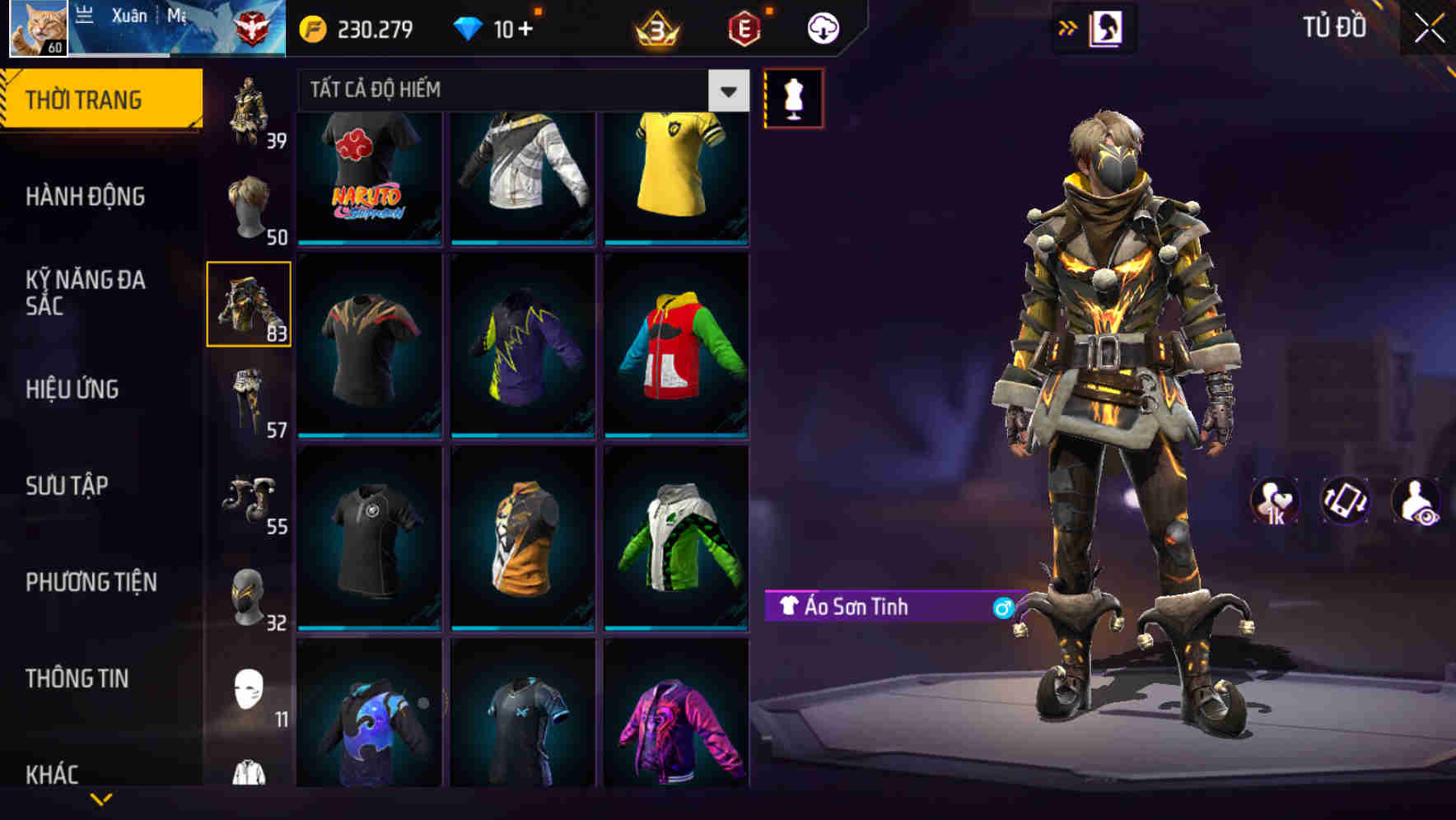
Task: Click the red E badge icon
Action: pyautogui.click(x=744, y=27)
